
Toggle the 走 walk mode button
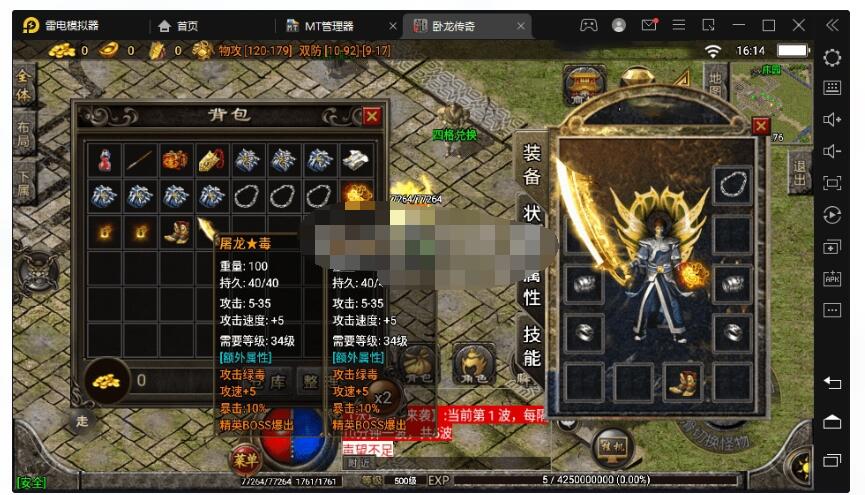82,422
